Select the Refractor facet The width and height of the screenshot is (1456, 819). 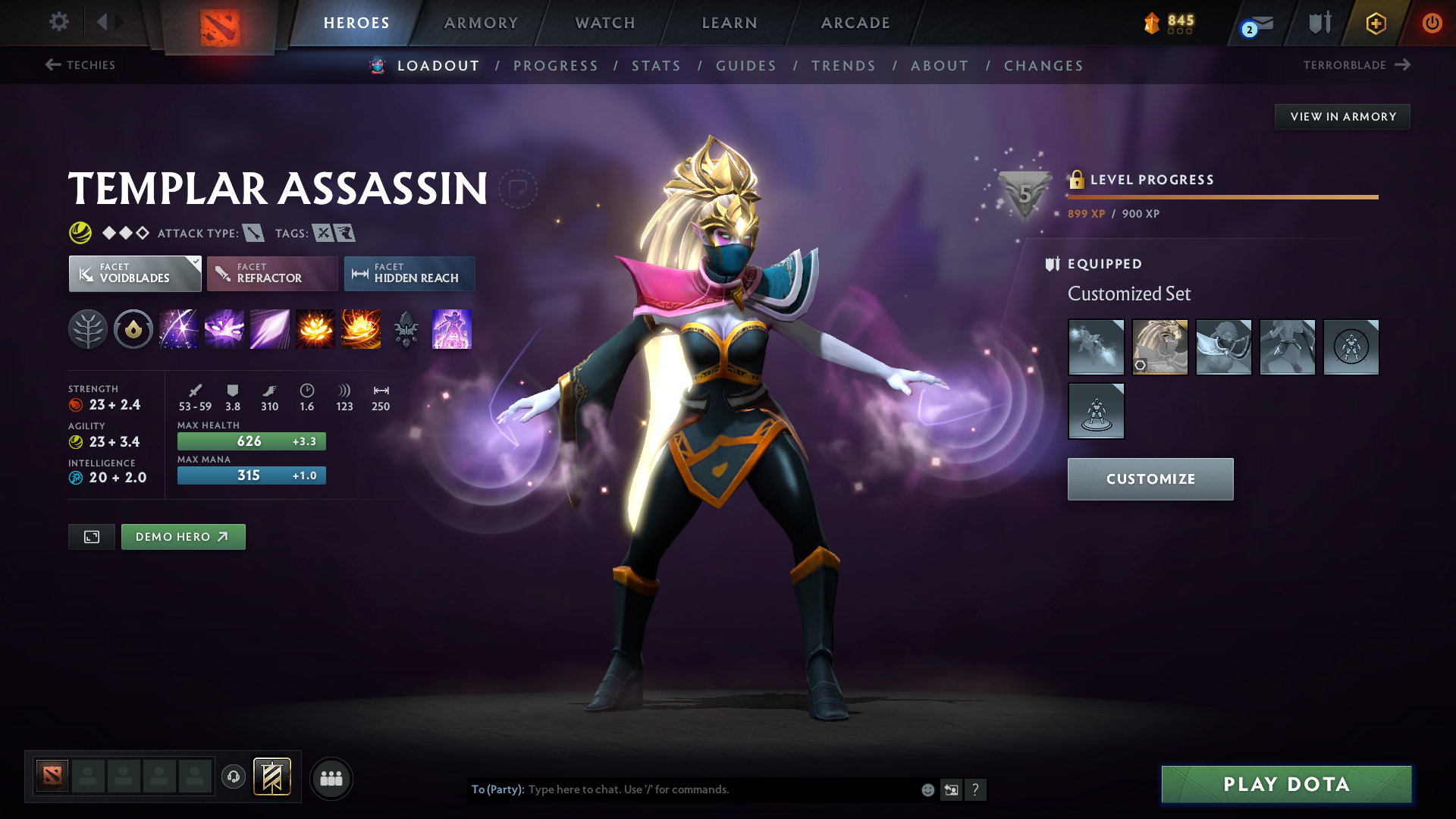click(x=271, y=274)
